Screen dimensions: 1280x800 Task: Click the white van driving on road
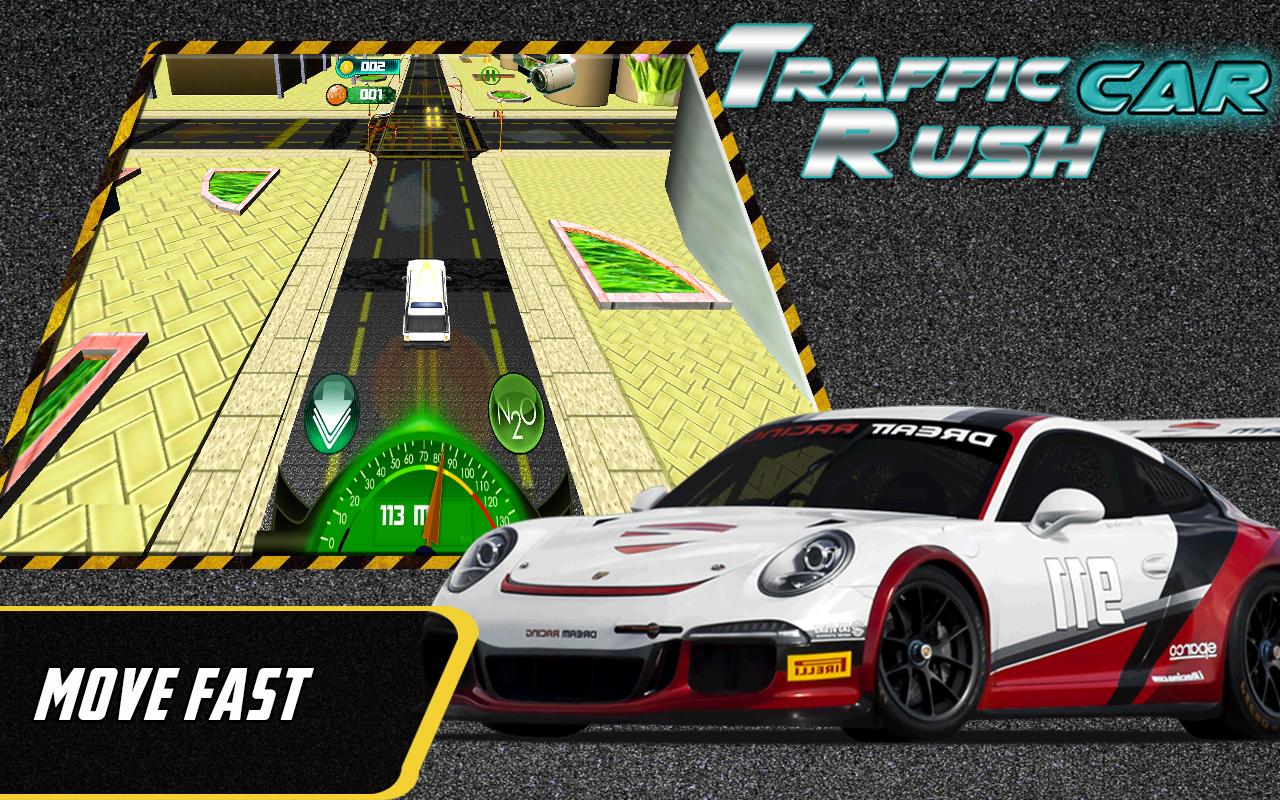(x=424, y=300)
